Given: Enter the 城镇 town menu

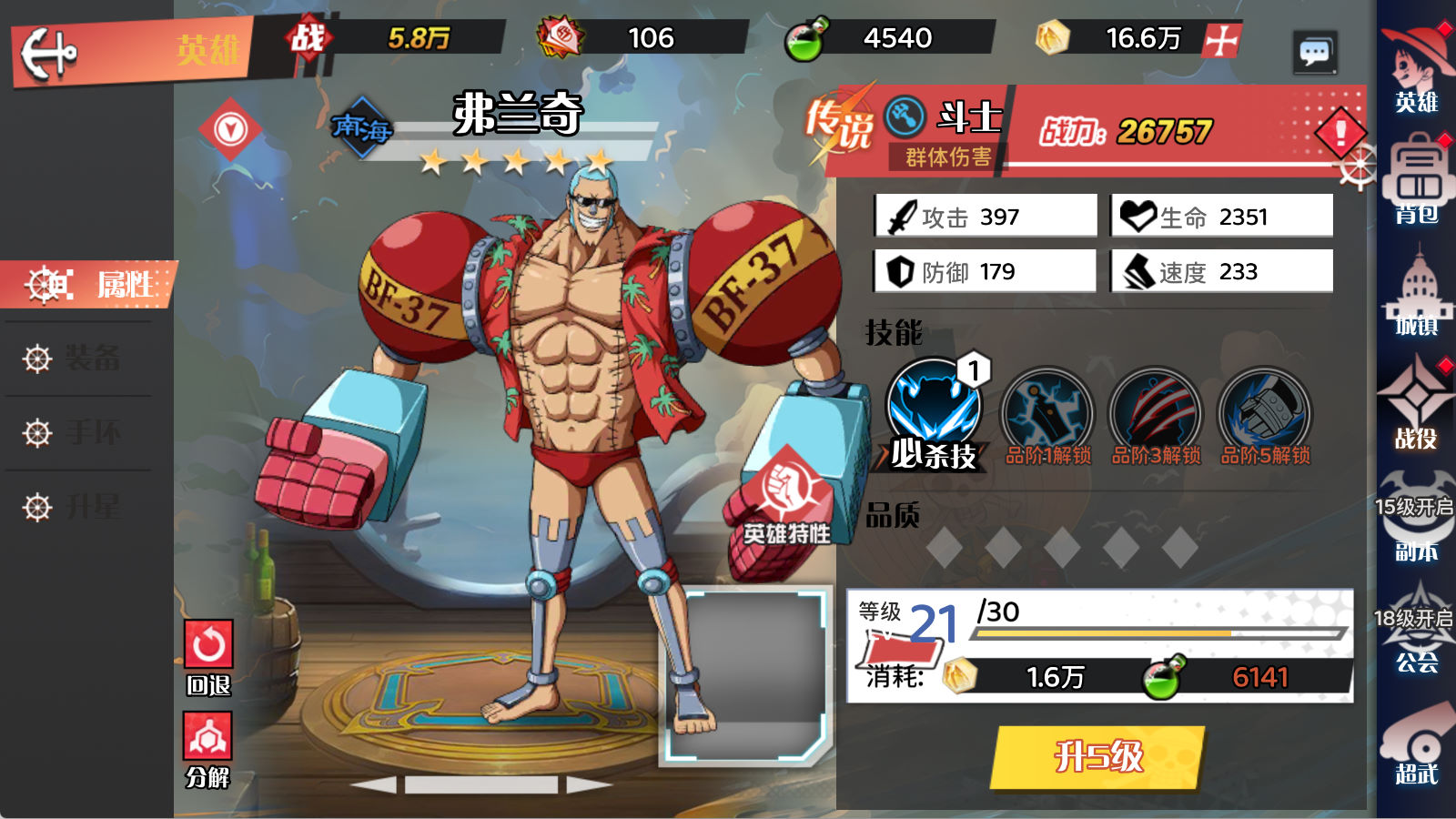Looking at the screenshot, I should (x=1416, y=291).
